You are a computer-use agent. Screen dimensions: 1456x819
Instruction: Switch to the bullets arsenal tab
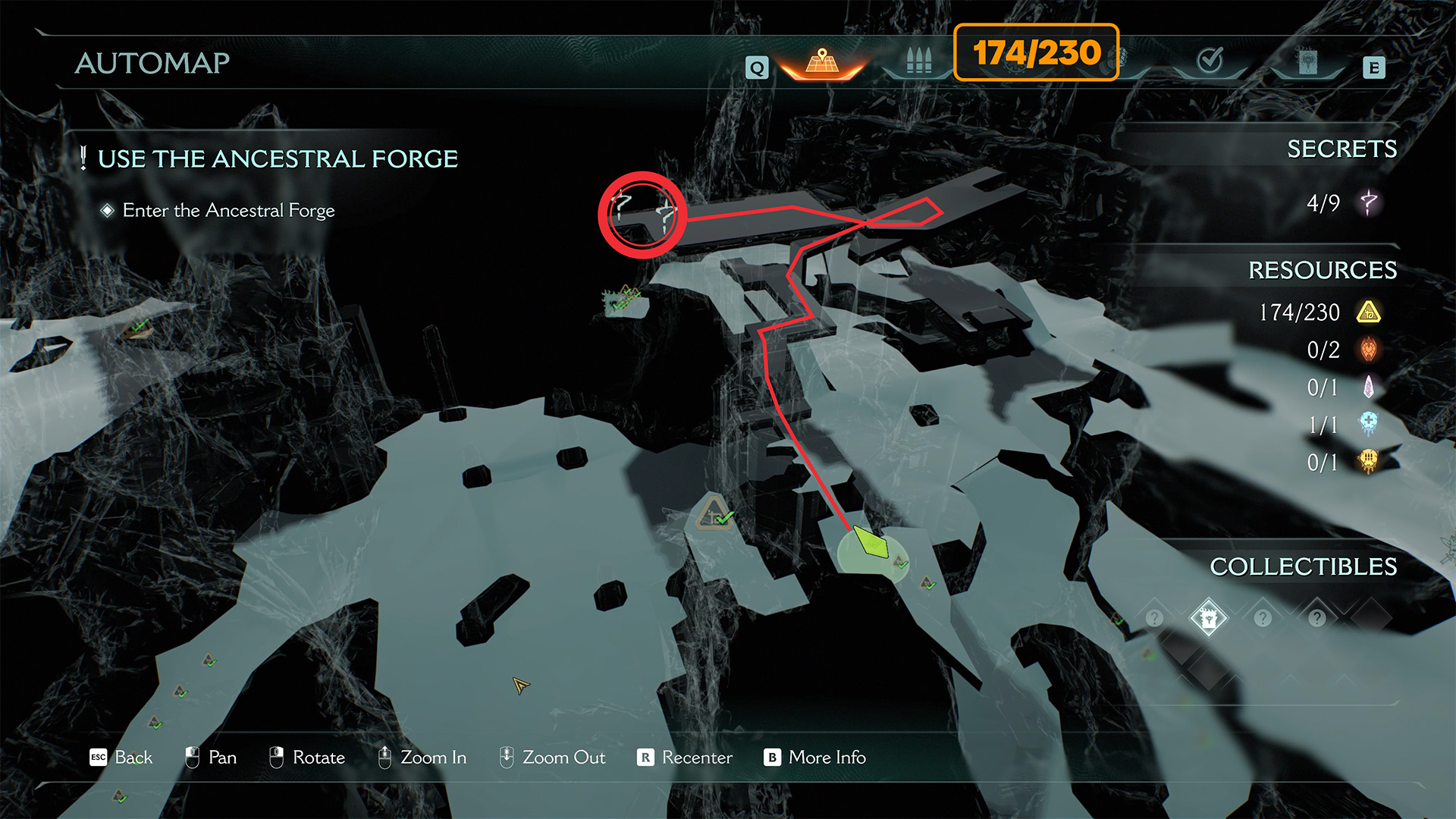point(918,61)
